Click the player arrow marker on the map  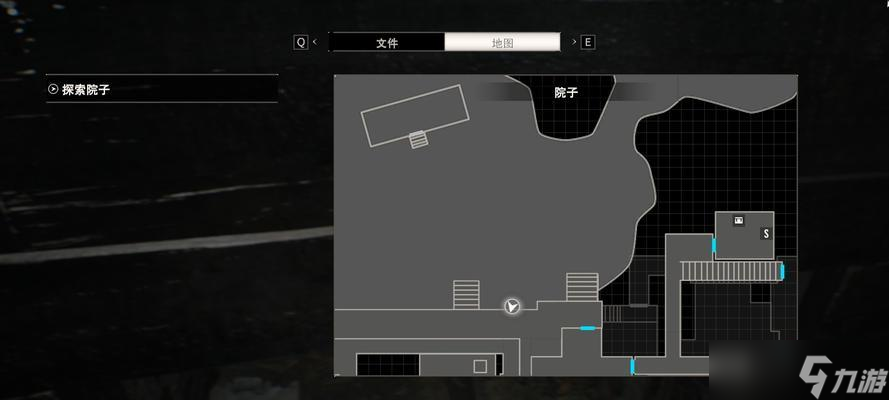pyautogui.click(x=512, y=307)
